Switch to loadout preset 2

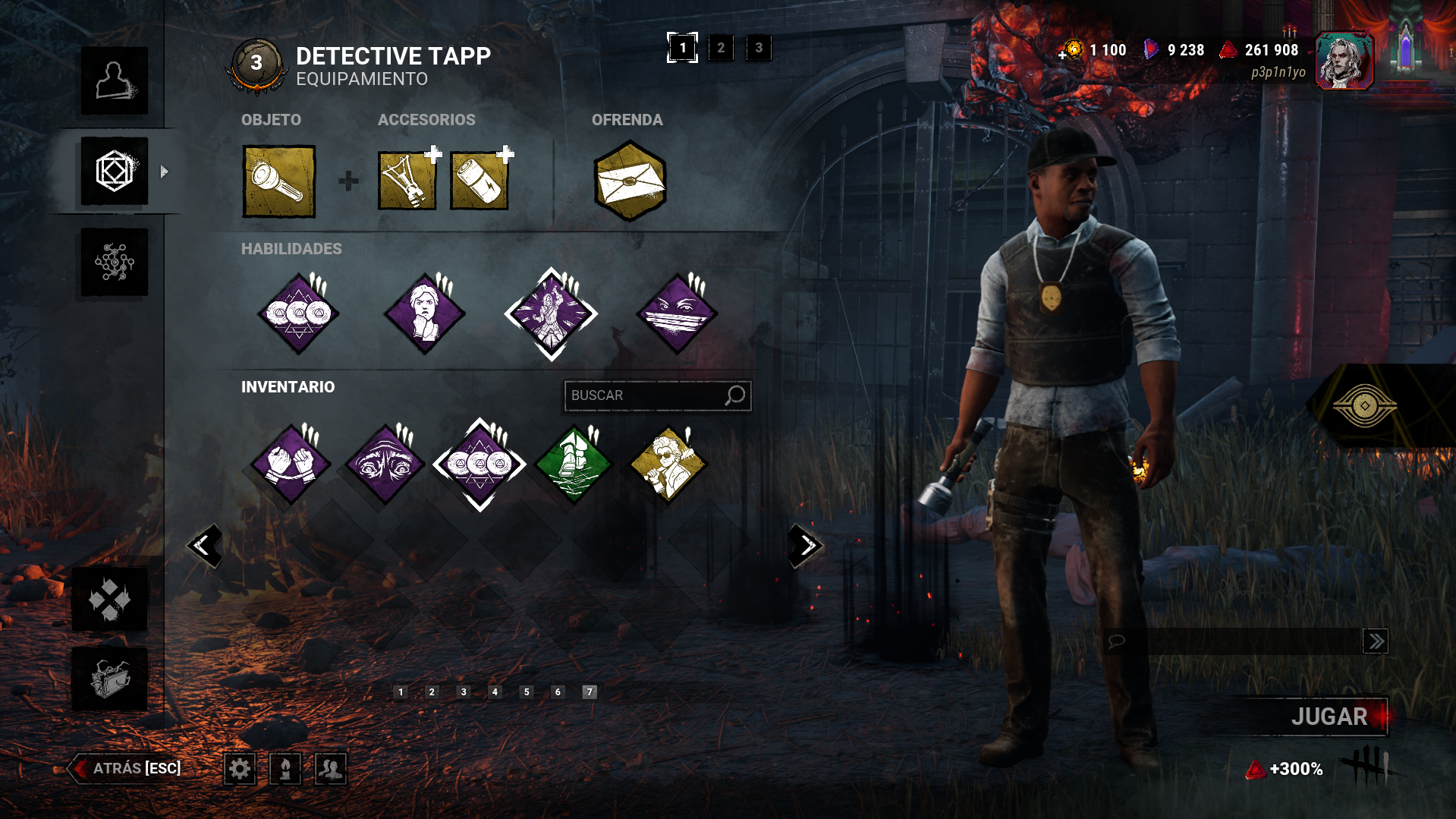click(721, 48)
